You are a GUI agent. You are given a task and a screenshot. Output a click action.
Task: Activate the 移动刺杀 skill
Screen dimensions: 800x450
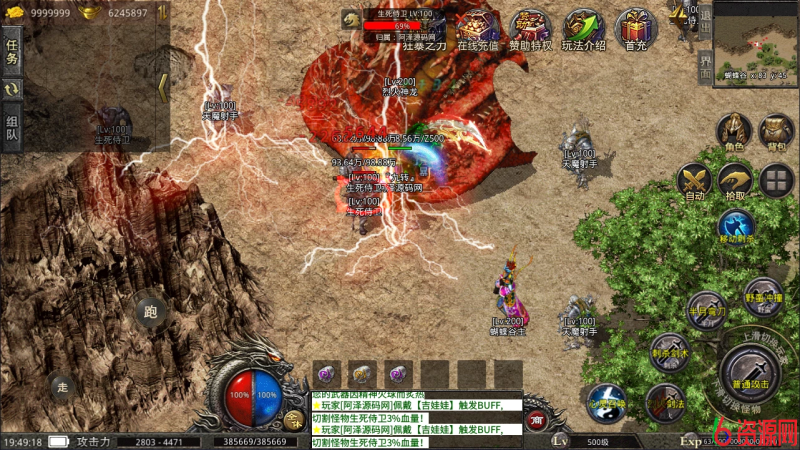coord(736,227)
